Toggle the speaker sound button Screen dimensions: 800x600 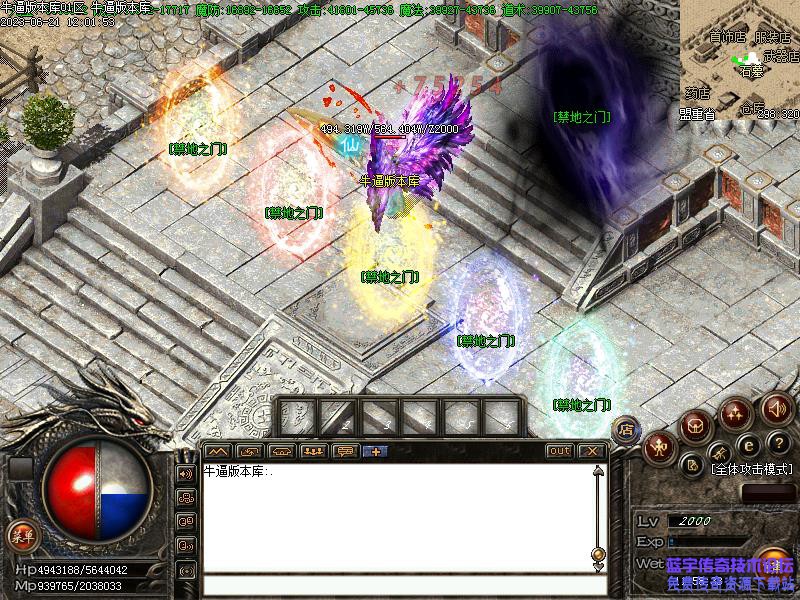point(777,408)
